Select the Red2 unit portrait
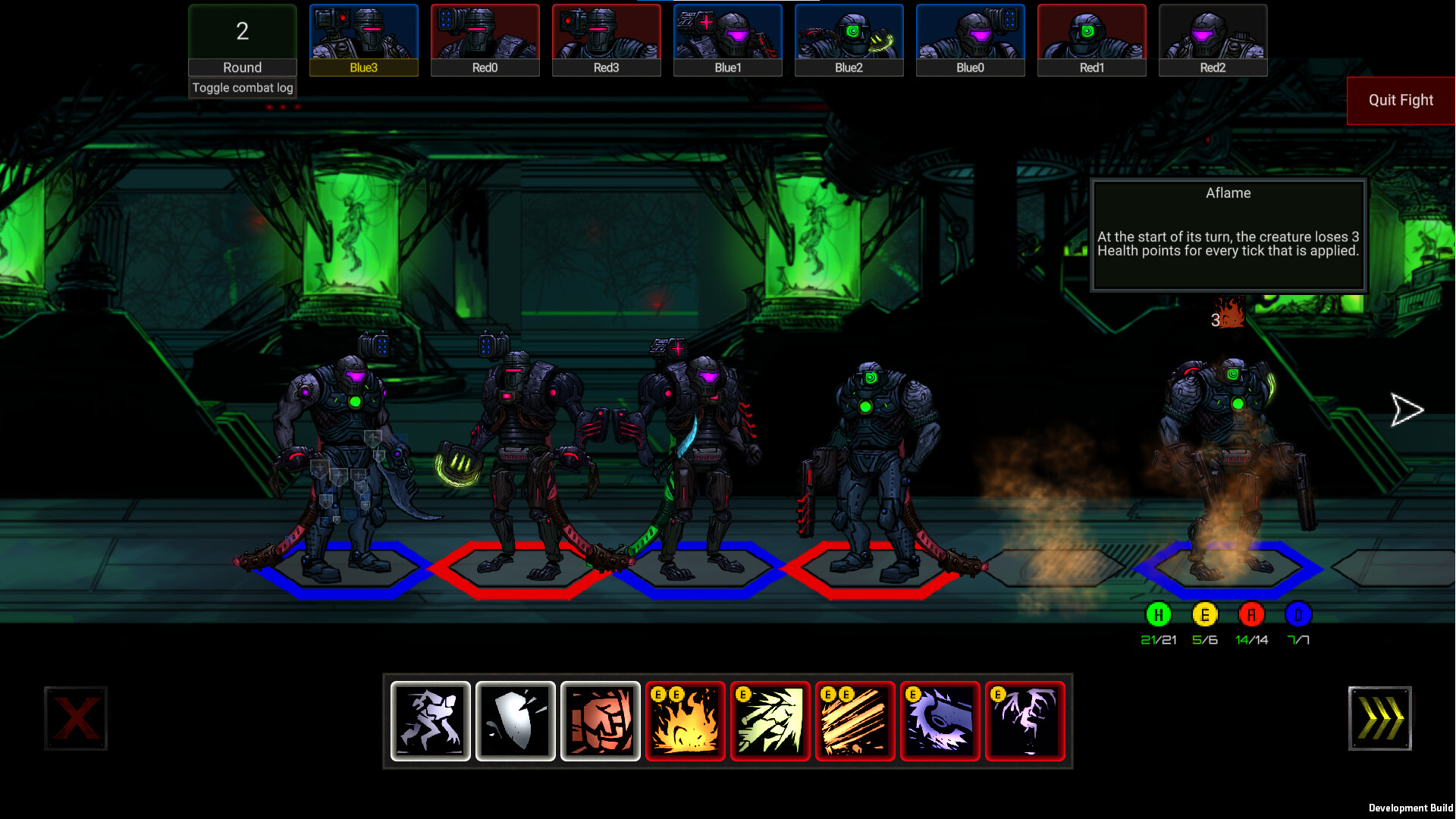1456x819 pixels. pyautogui.click(x=1213, y=39)
